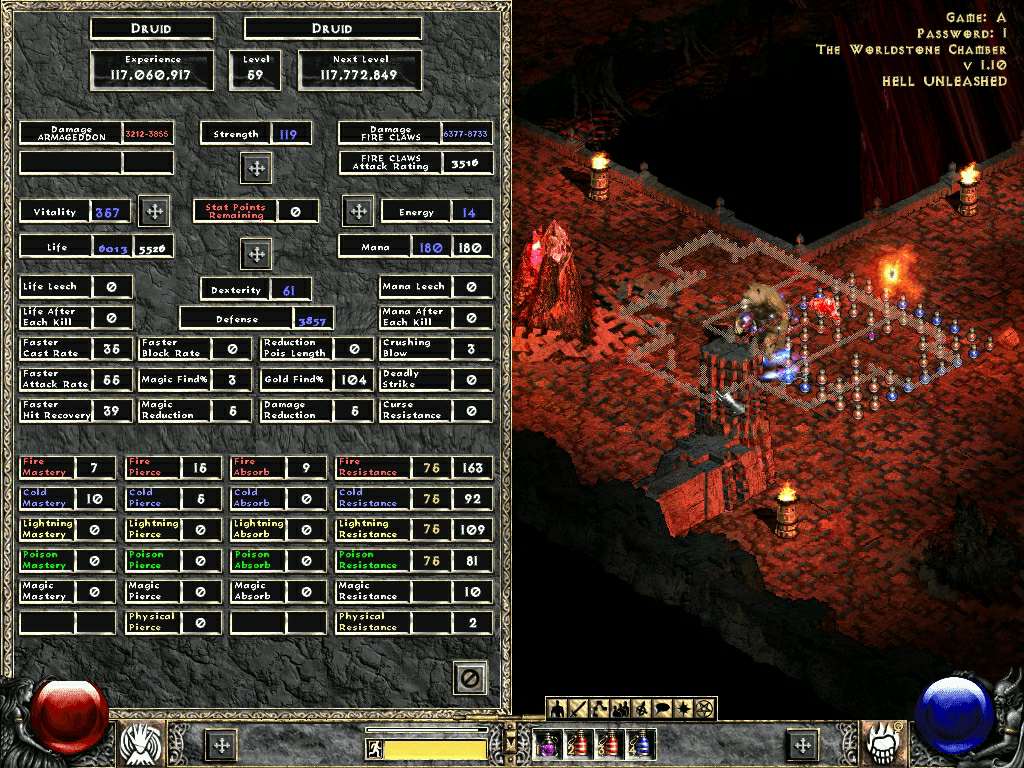
Task: Select the left-hand attack skill icon
Action: point(142,743)
